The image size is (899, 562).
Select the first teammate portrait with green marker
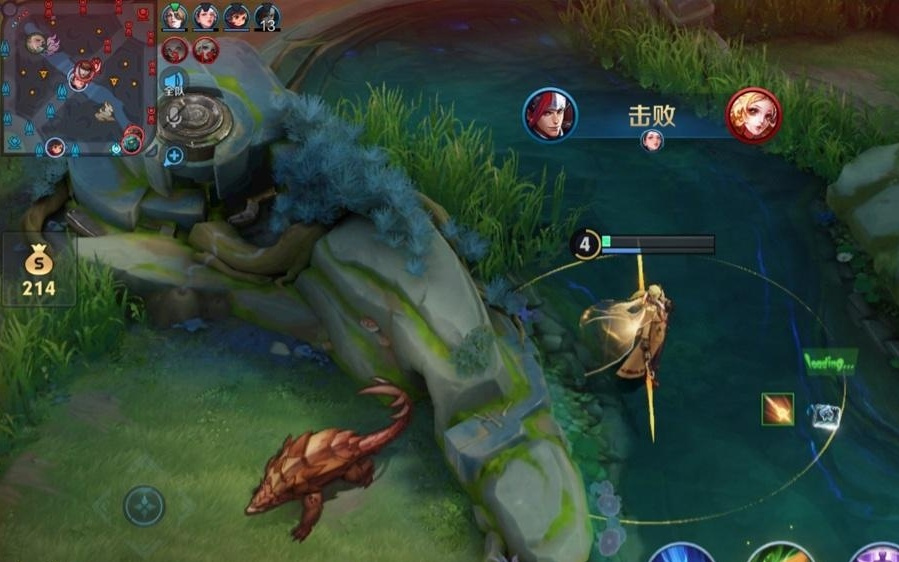tap(174, 16)
